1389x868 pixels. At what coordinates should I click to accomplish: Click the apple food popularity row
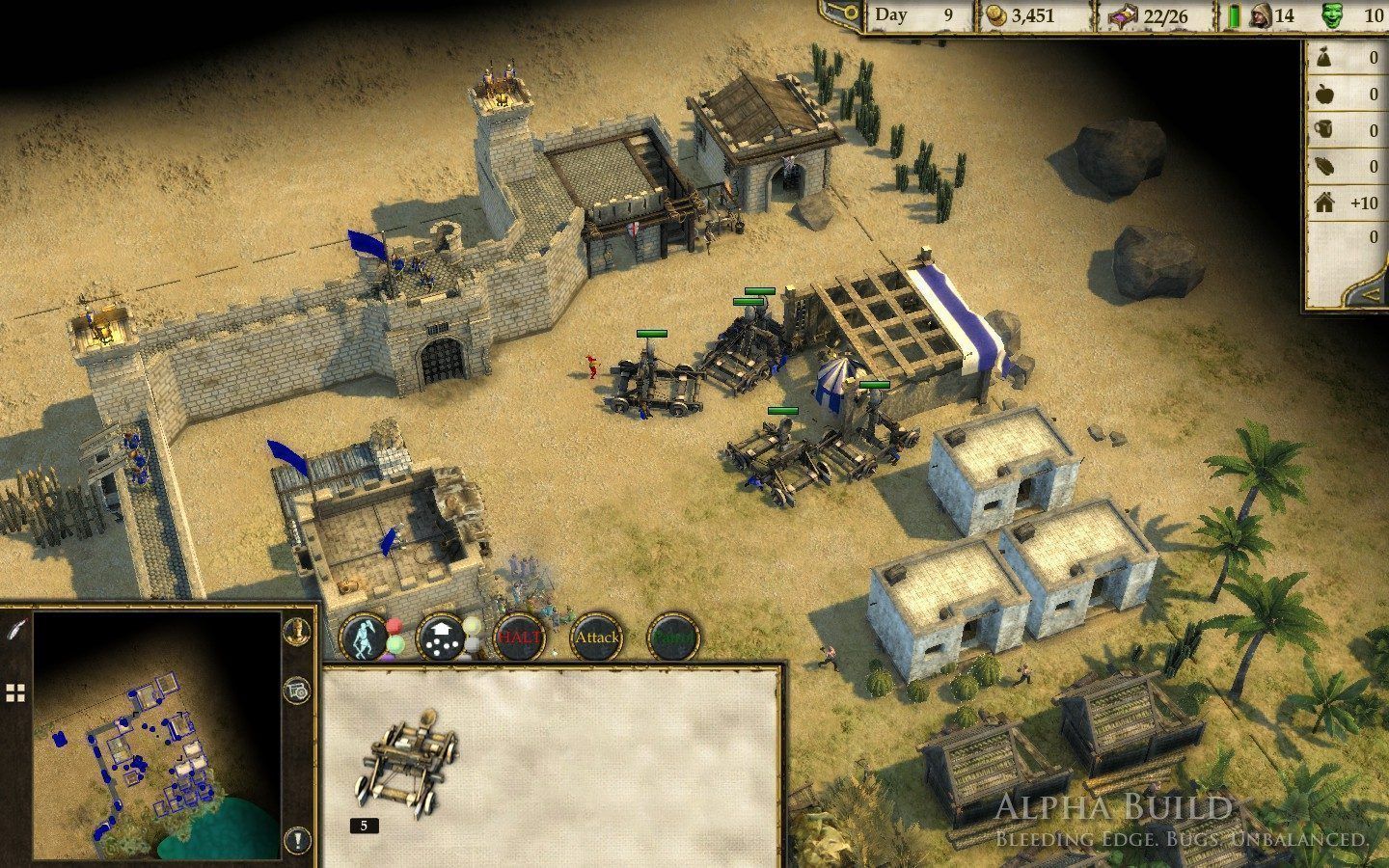[1347, 95]
